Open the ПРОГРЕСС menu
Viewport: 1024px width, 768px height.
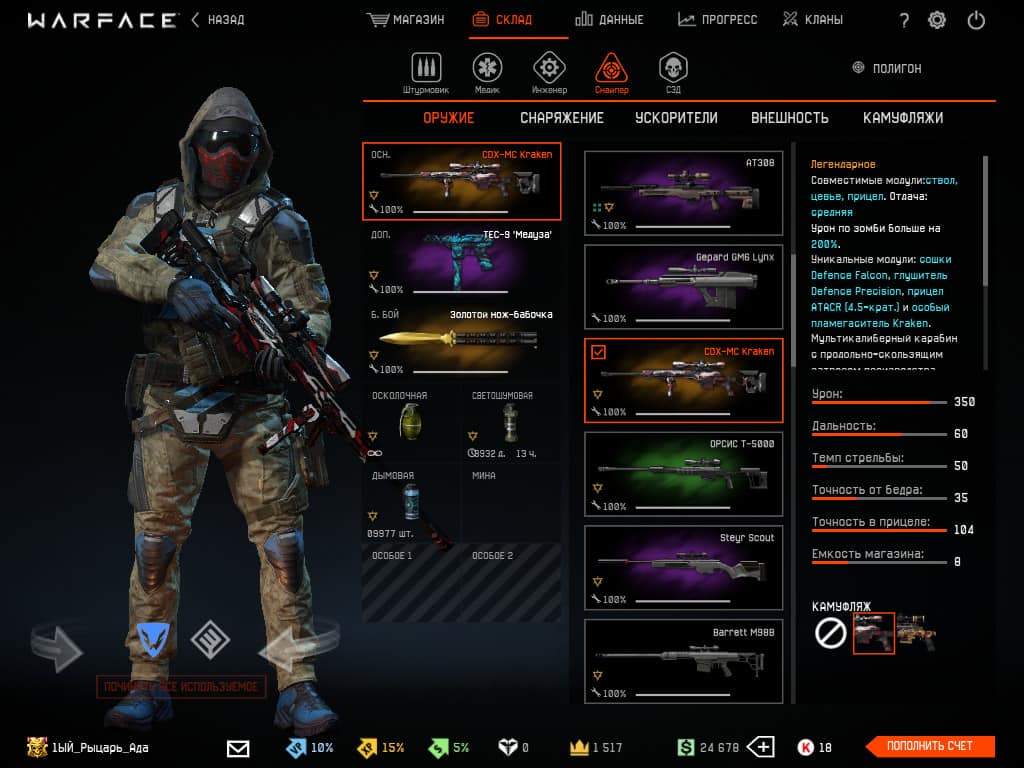point(717,20)
